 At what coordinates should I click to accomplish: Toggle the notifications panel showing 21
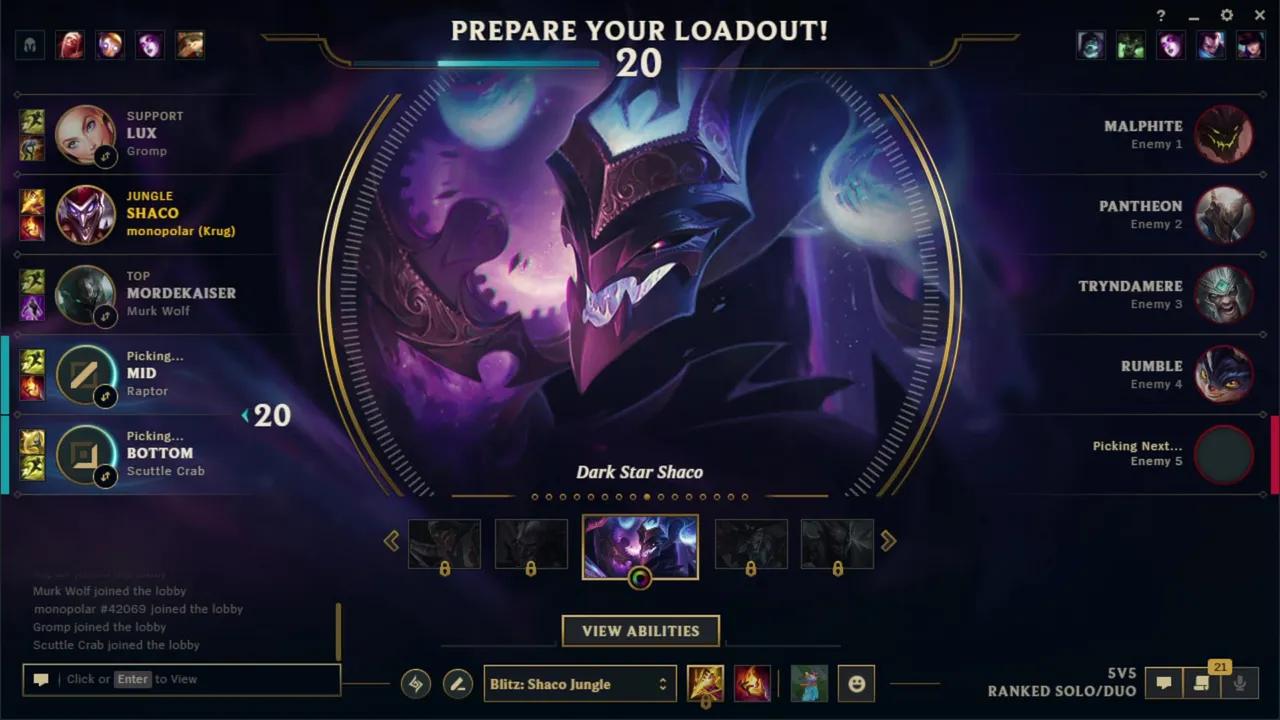[x=1203, y=683]
